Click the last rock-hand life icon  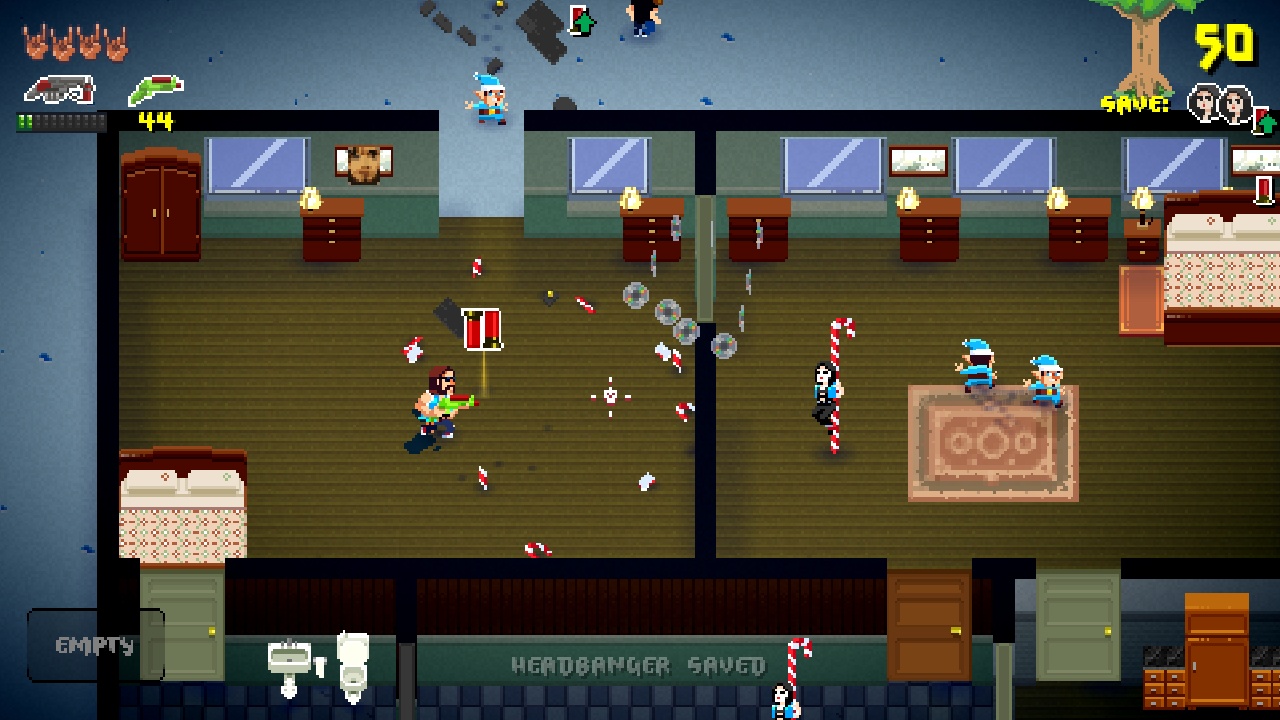[117, 42]
